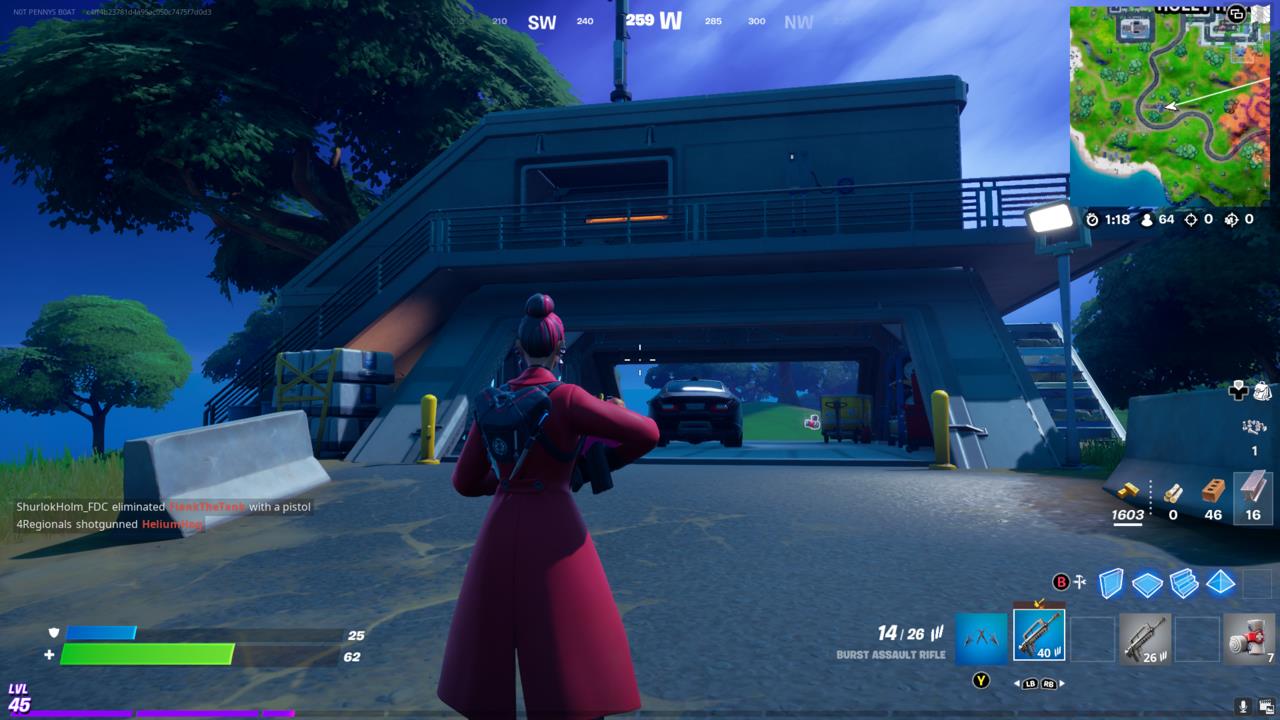Click the Y button prompt near hotbar

click(981, 681)
